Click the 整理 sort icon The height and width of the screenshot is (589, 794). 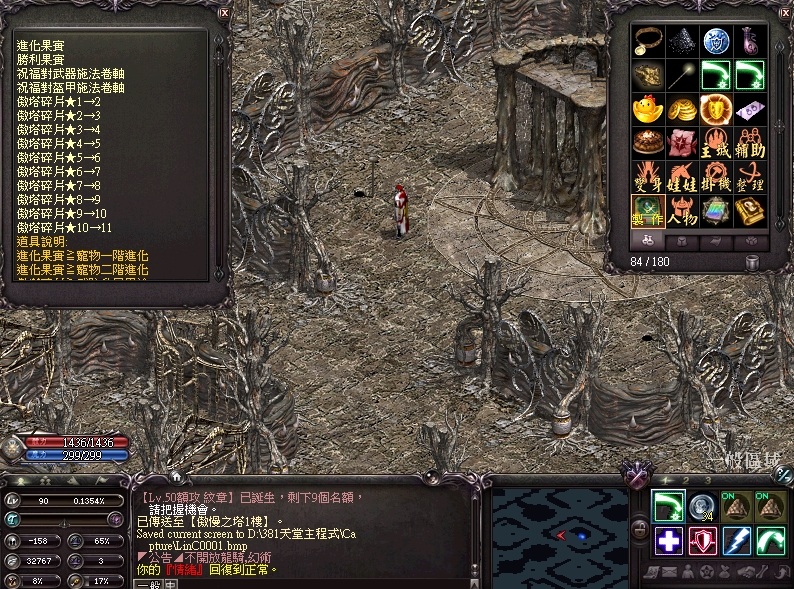point(750,177)
